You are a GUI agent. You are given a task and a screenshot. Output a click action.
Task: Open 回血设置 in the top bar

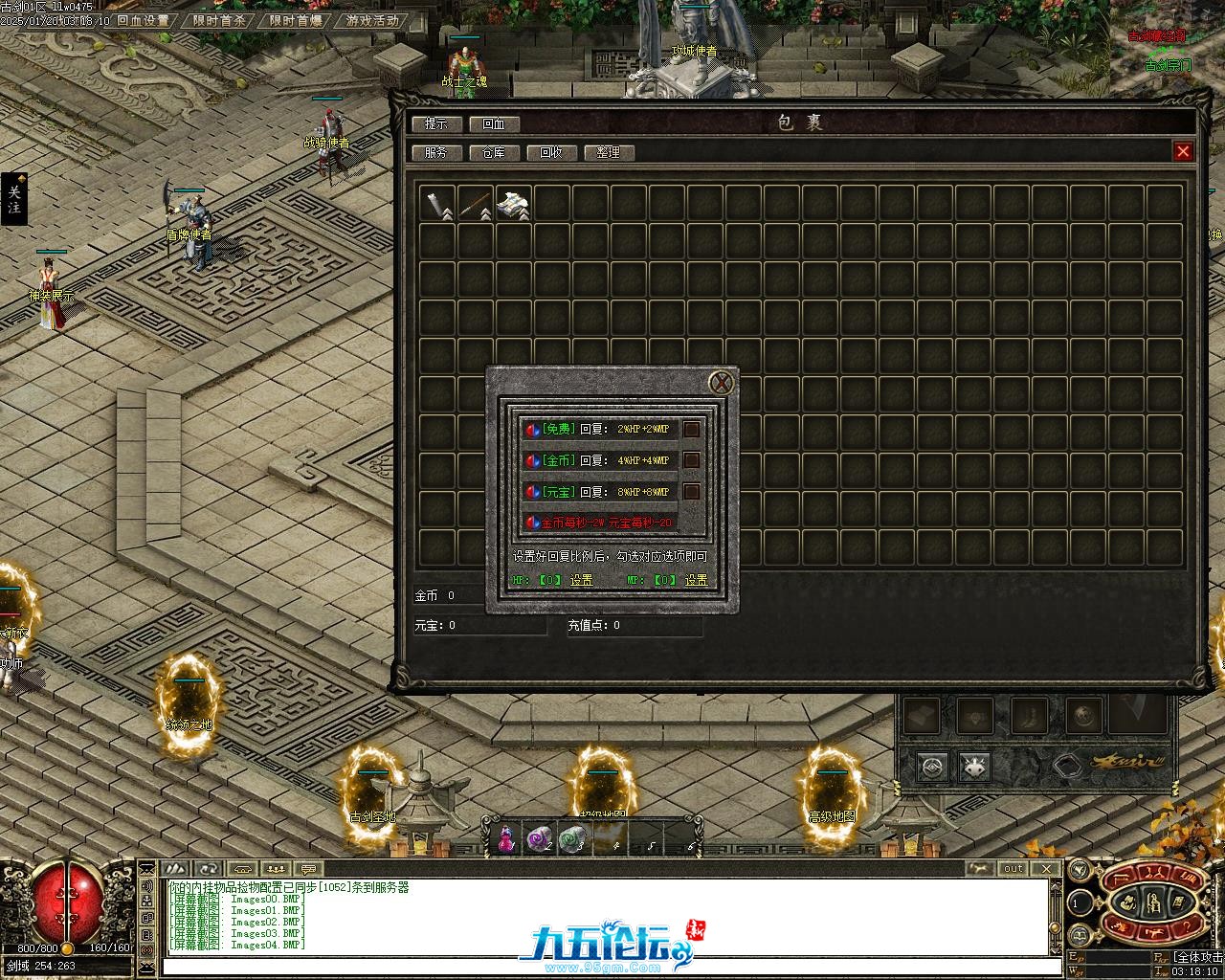(x=144, y=20)
